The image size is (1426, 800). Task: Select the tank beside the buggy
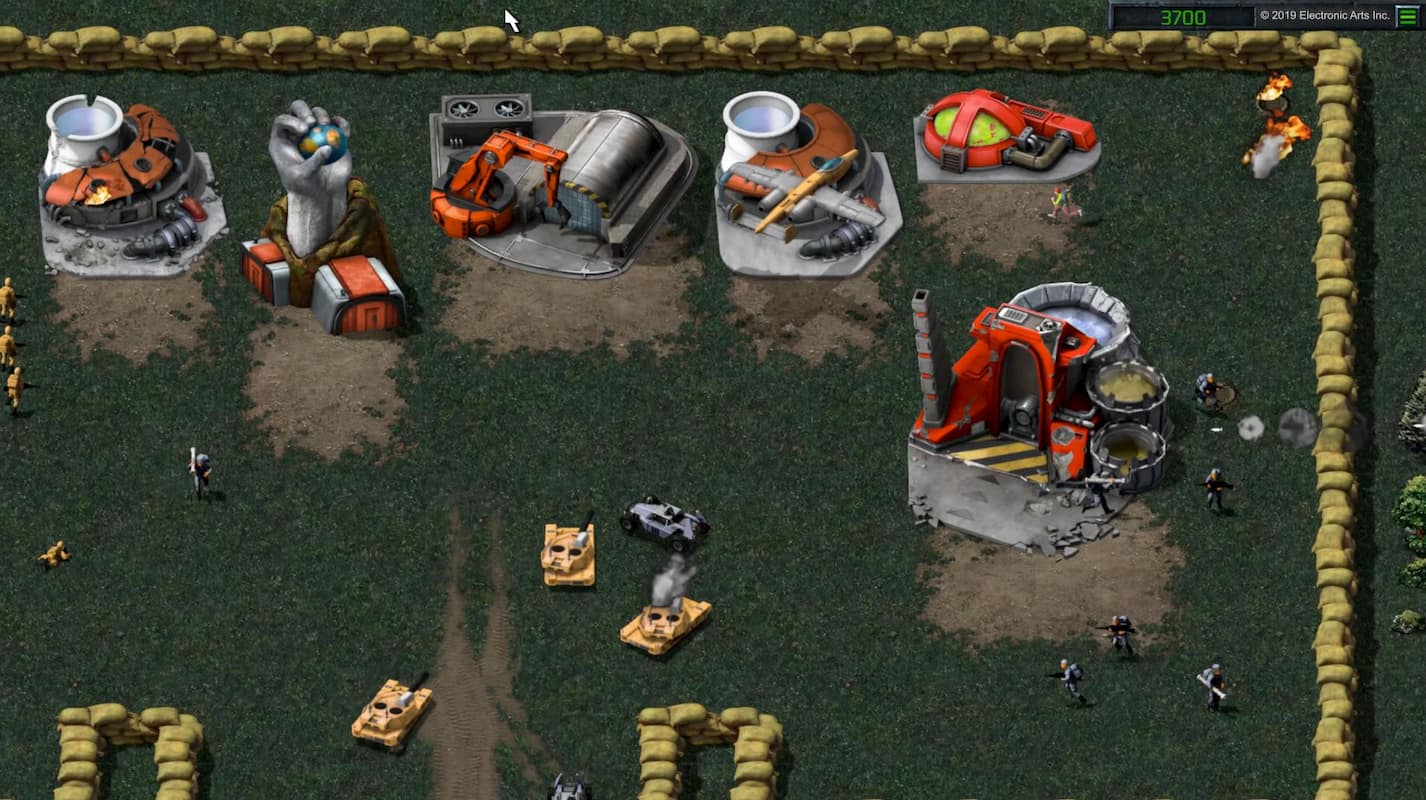570,555
